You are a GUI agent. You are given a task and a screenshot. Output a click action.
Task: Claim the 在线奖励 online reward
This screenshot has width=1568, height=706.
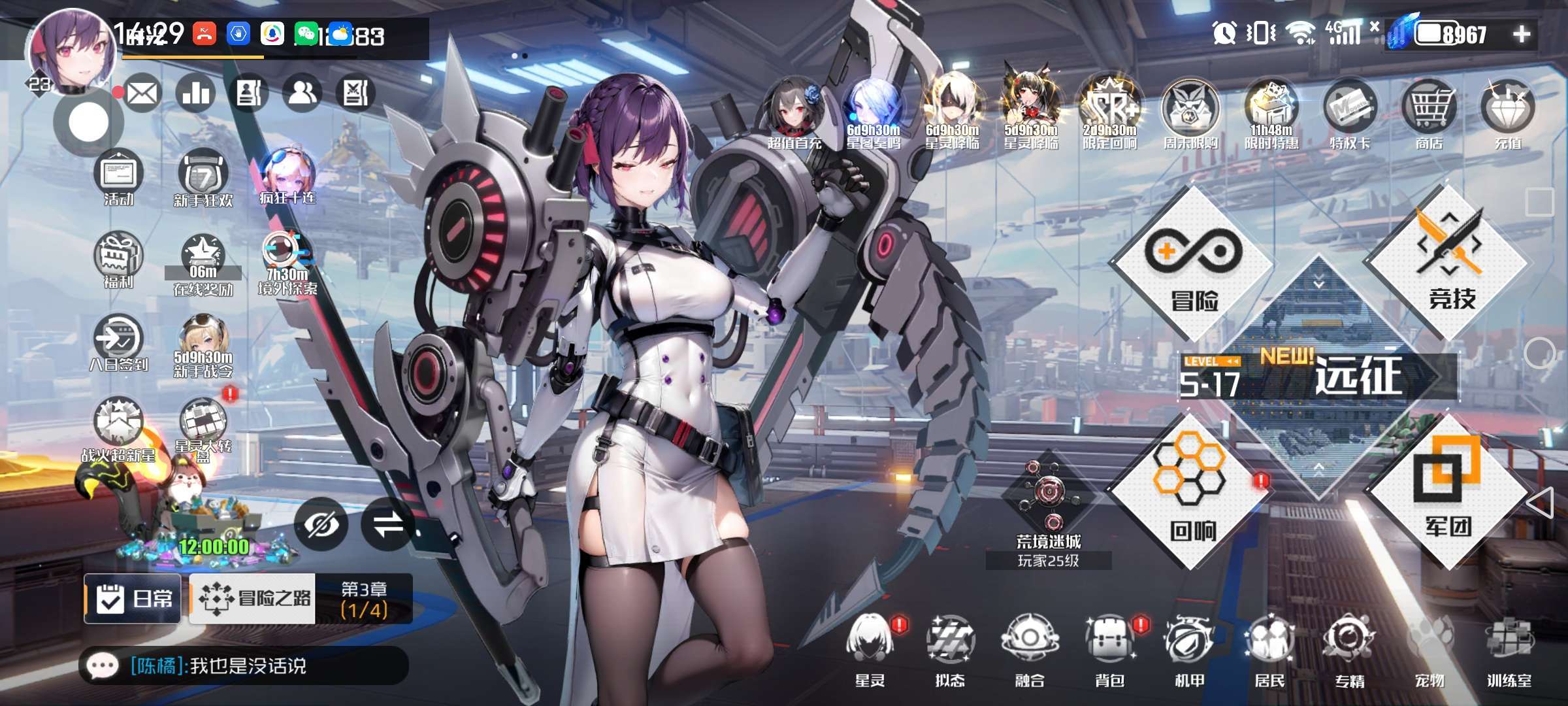[203, 265]
